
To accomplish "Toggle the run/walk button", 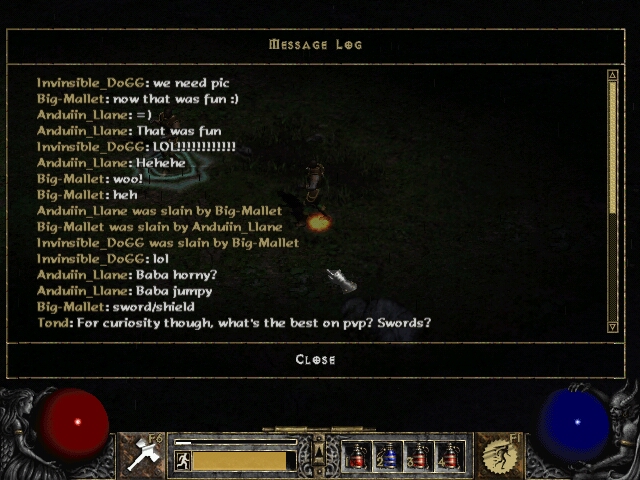I will click(183, 460).
